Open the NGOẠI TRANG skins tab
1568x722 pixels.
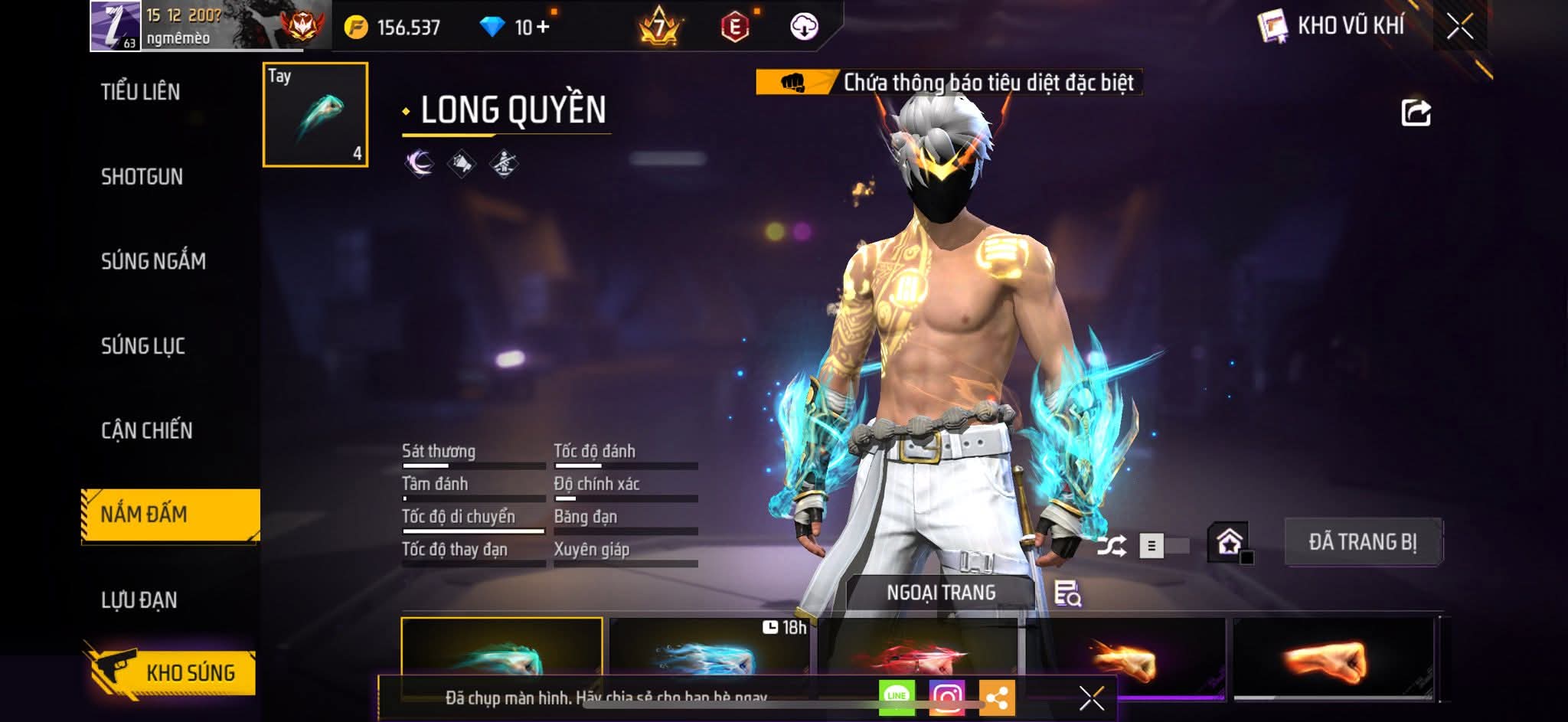click(941, 593)
